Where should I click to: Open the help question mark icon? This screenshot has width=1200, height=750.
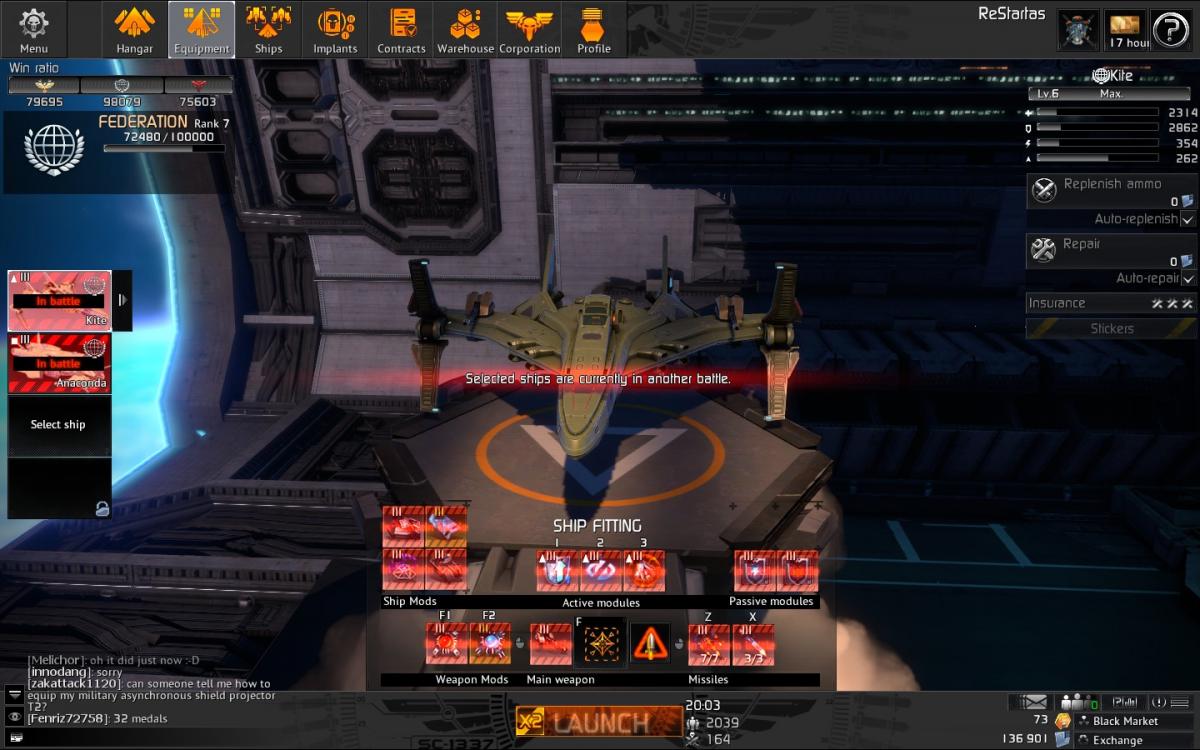(x=1170, y=30)
